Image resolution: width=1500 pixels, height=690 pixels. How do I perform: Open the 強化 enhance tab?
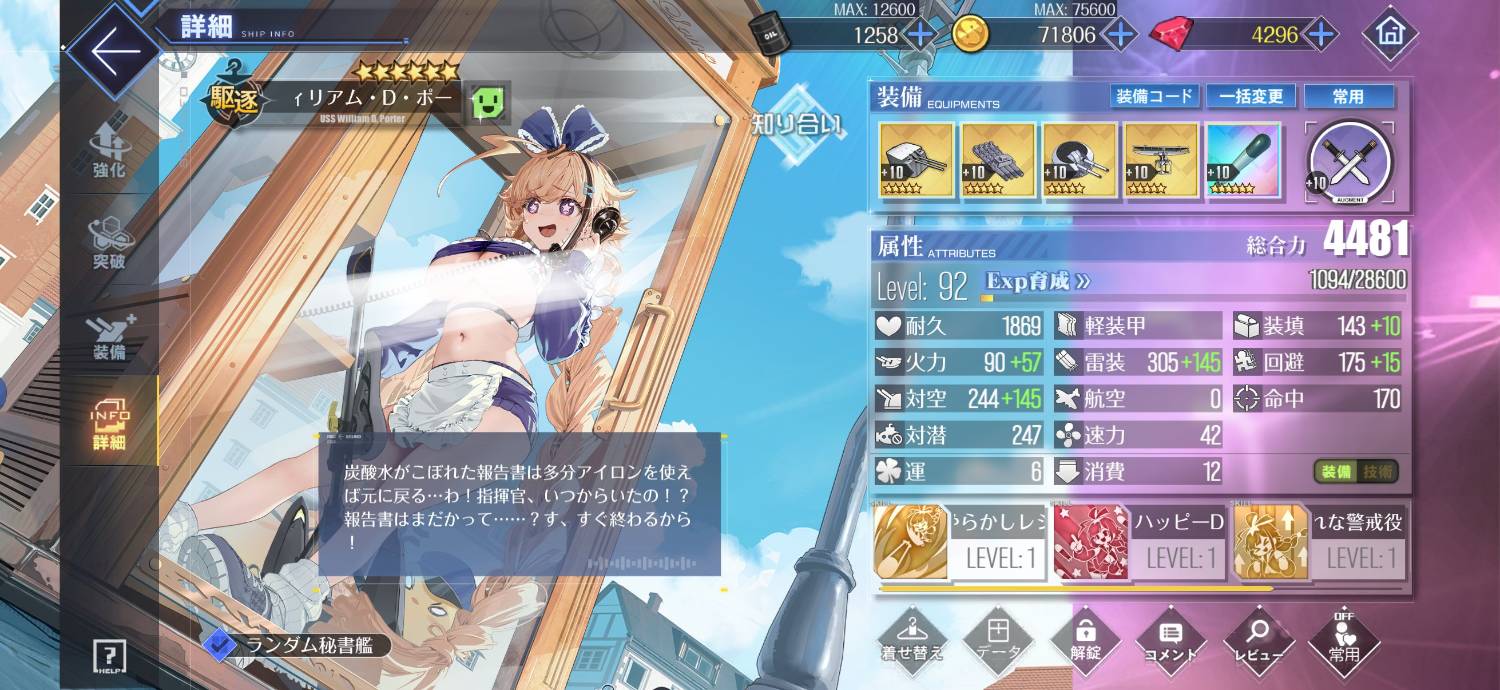[x=110, y=153]
